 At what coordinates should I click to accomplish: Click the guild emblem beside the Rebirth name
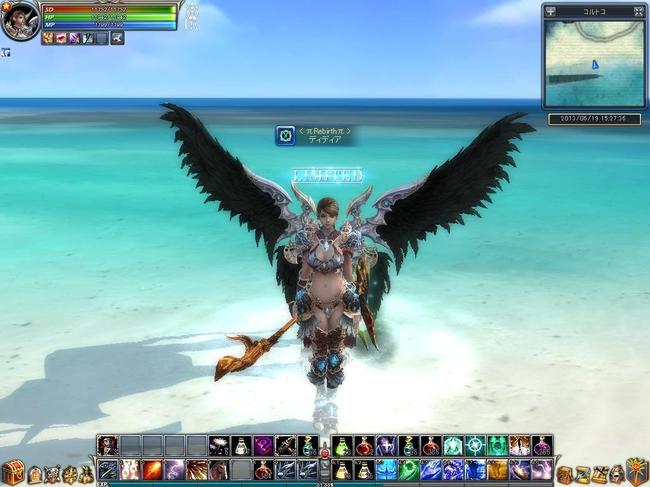[286, 135]
